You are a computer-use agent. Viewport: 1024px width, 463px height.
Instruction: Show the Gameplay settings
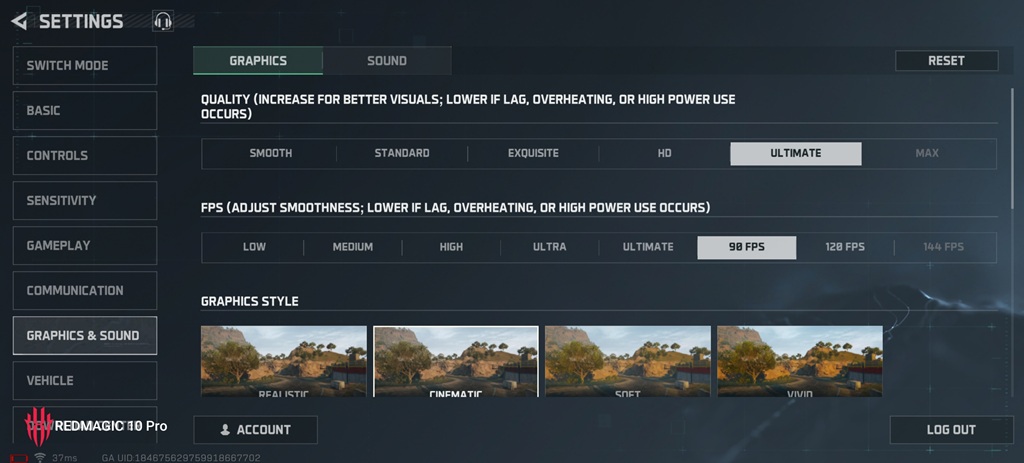(85, 246)
